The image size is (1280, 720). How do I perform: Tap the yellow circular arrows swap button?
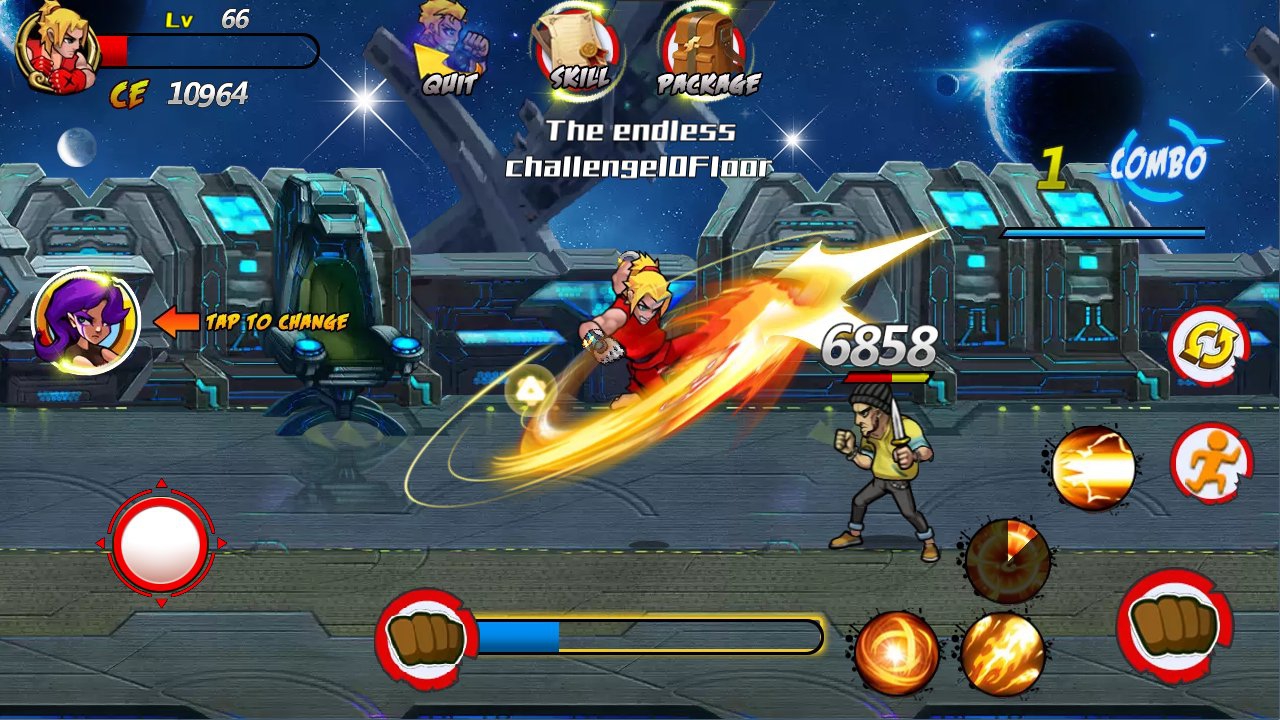click(1208, 345)
